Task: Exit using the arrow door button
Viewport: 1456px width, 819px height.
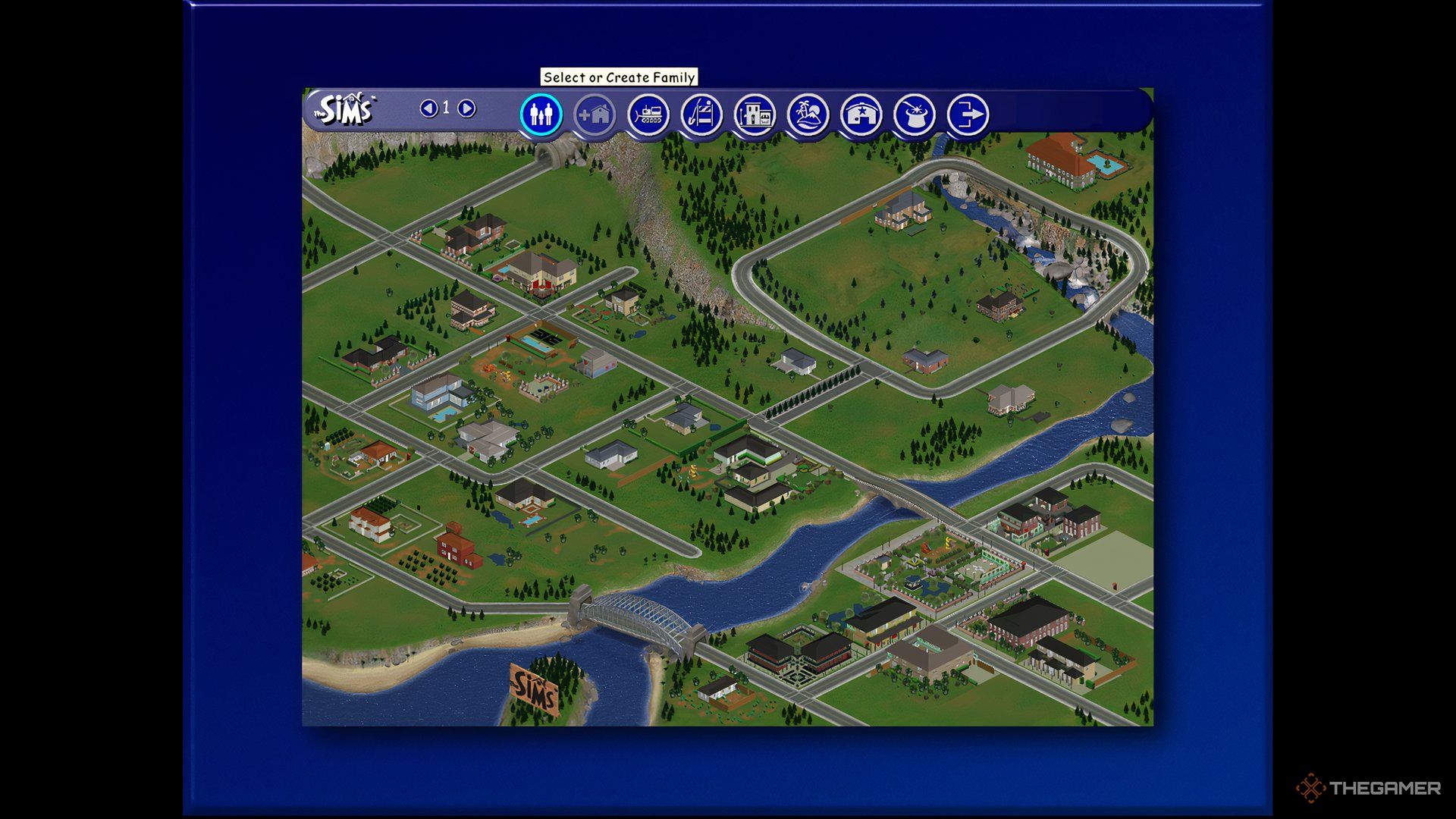Action: [x=968, y=115]
